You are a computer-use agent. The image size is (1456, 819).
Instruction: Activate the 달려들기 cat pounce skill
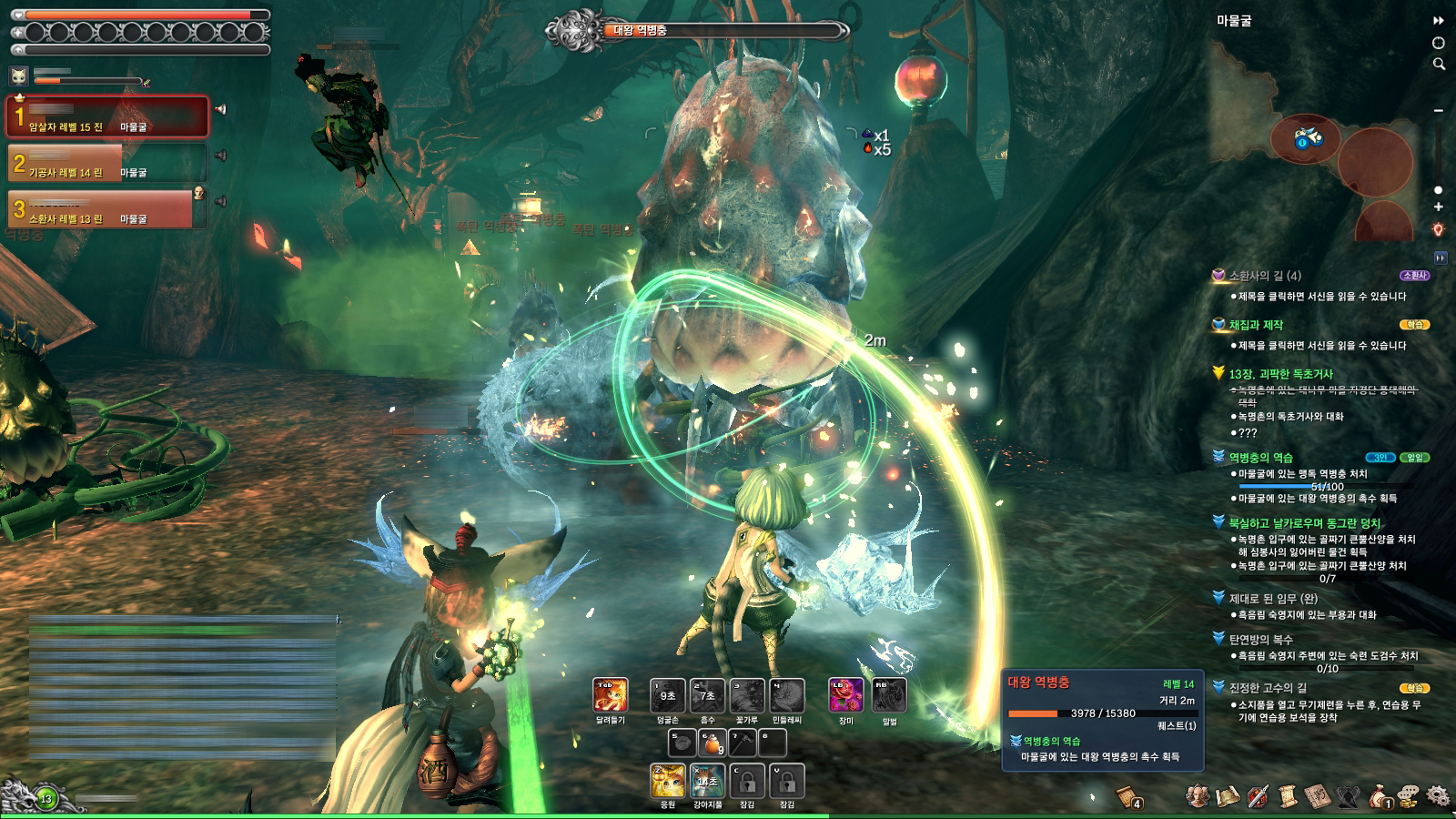(x=610, y=695)
